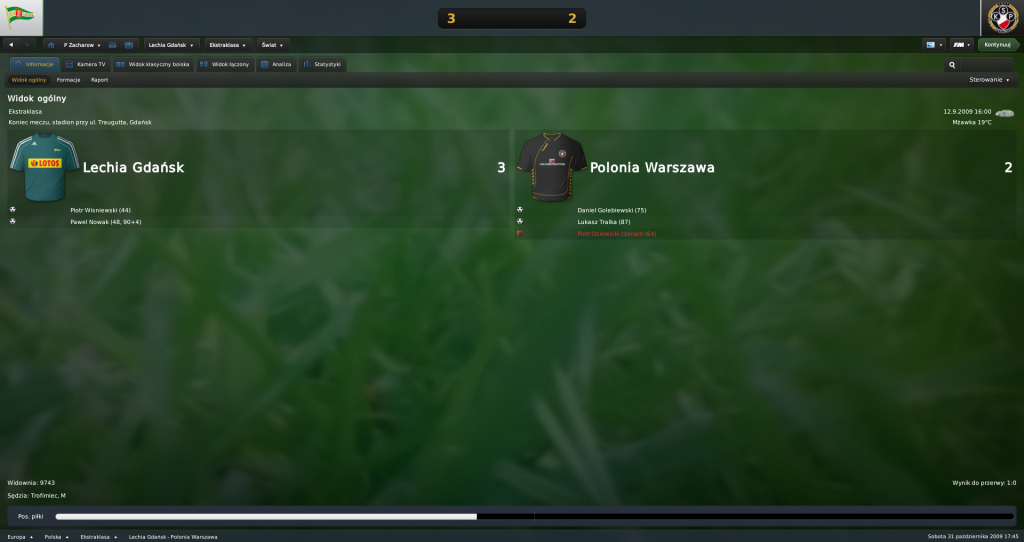Open the match Raport sub-tab
Screen dimensions: 1024x542
[99, 79]
